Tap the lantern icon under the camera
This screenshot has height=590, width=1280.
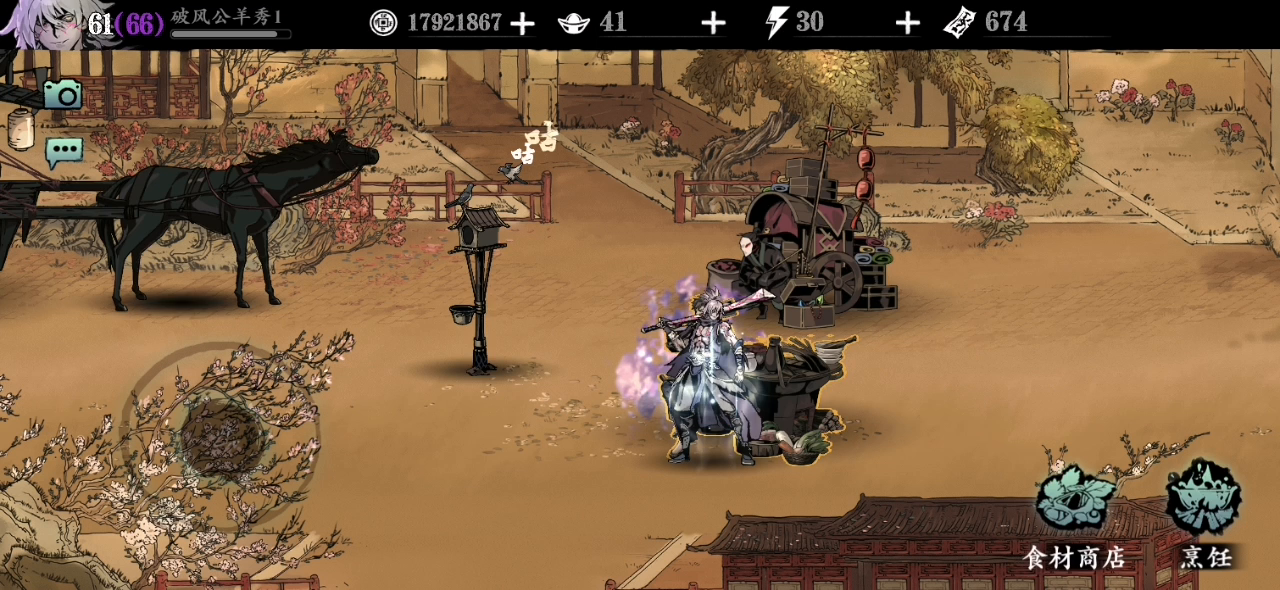click(x=21, y=128)
